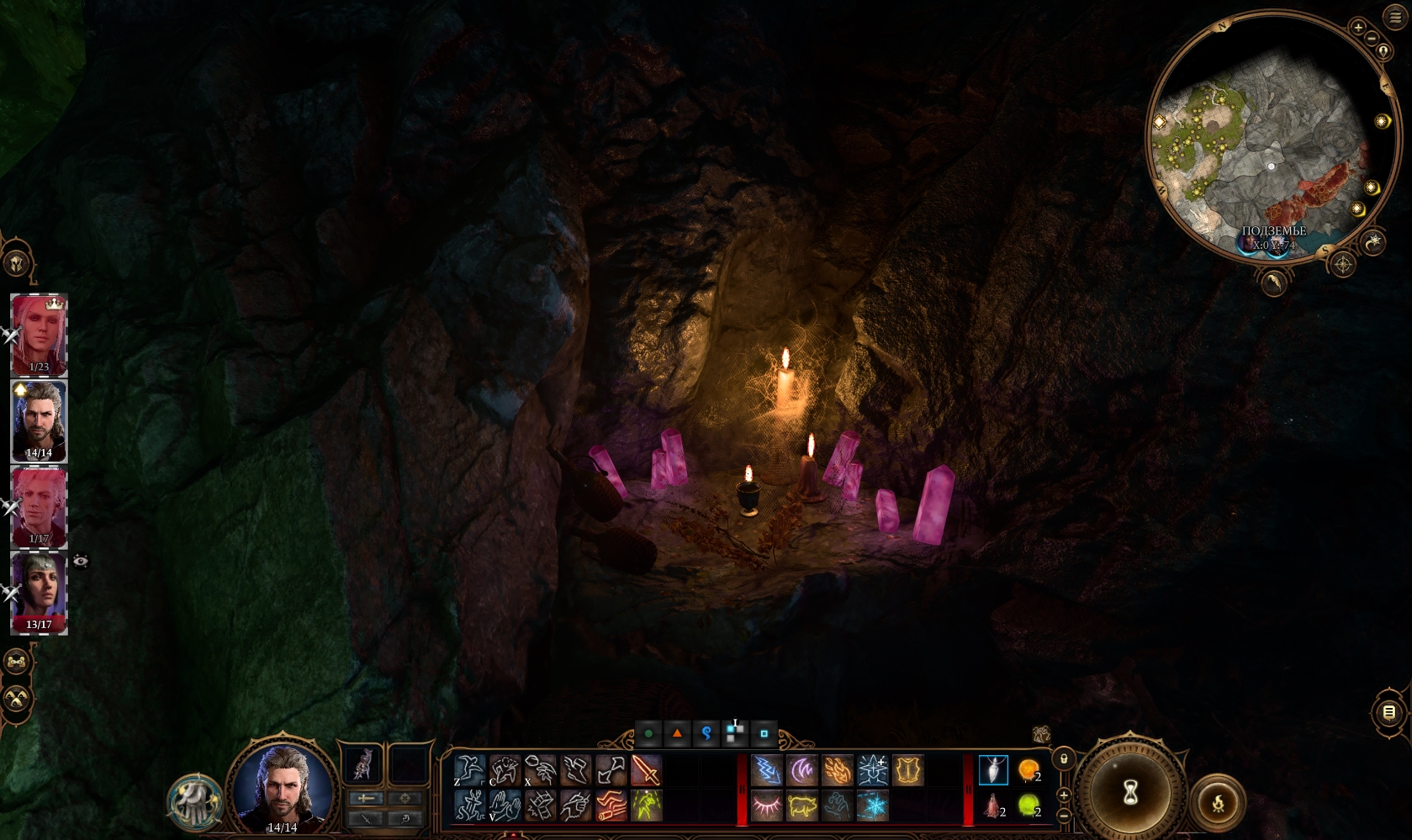This screenshot has height=840, width=1412.
Task: Select the 14/14 party member portrait on left
Action: (x=39, y=420)
